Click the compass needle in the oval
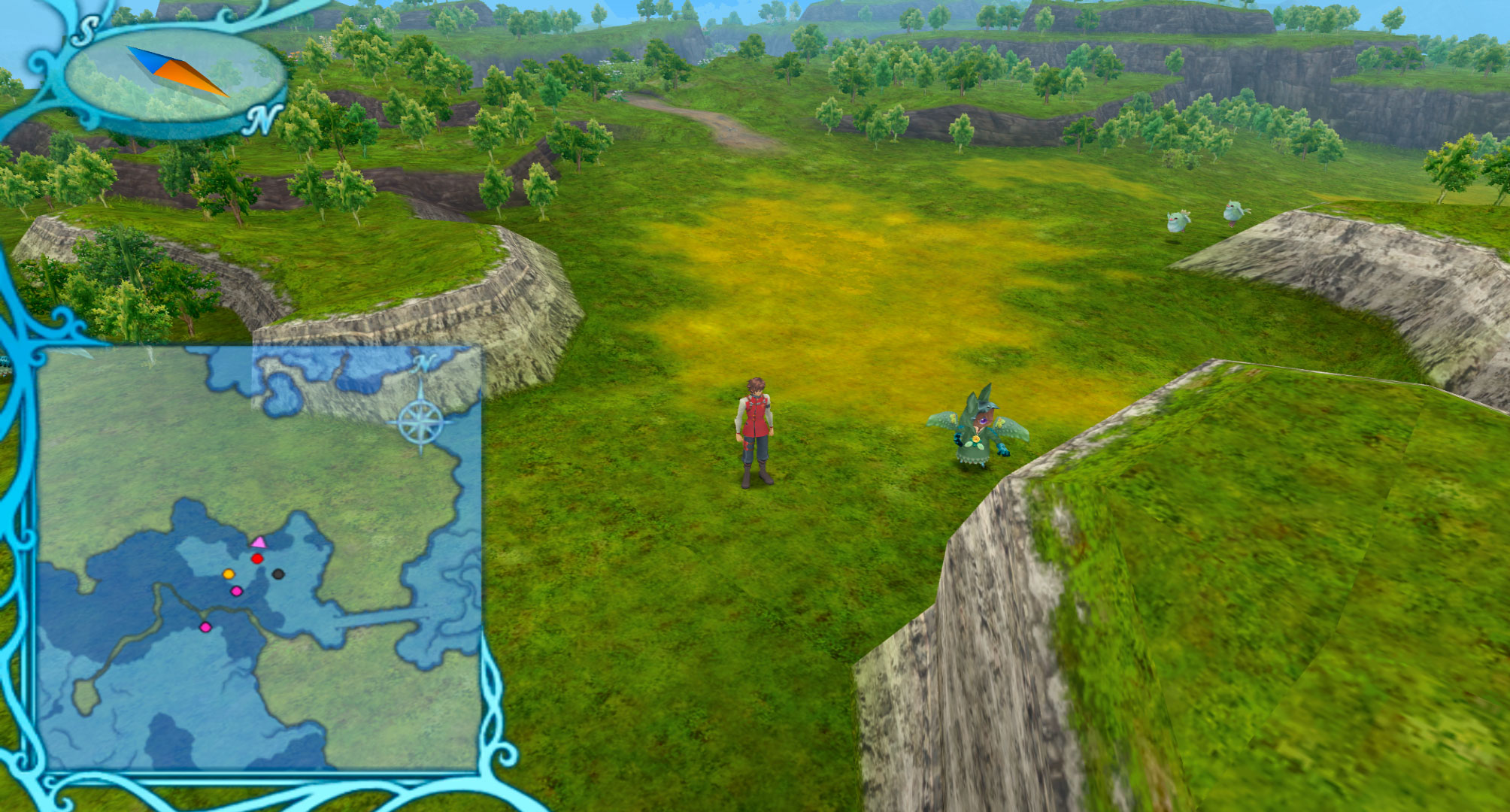The width and height of the screenshot is (1510, 812). 177,71
